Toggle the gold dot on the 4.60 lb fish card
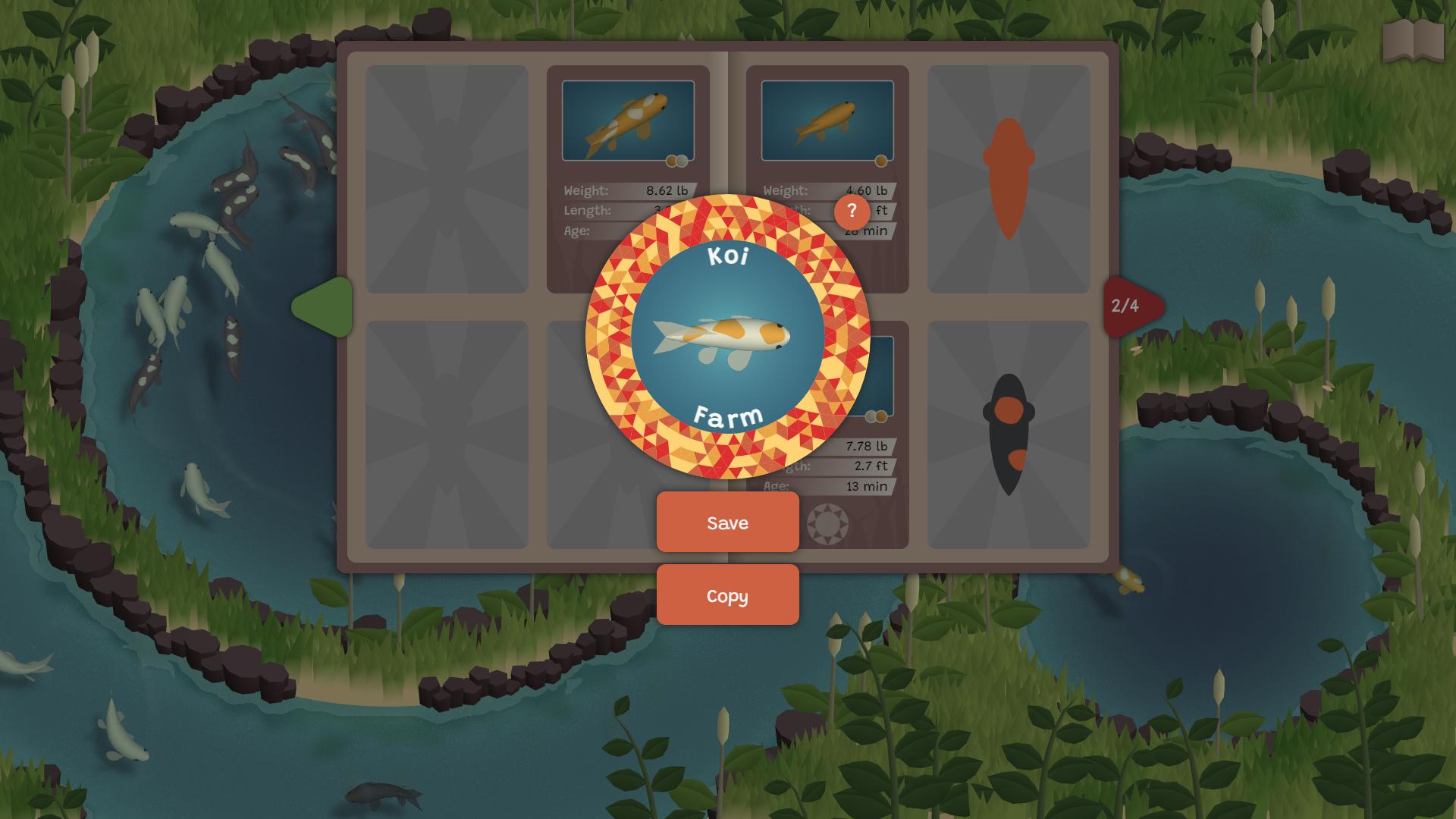Image resolution: width=1456 pixels, height=819 pixels. (880, 161)
